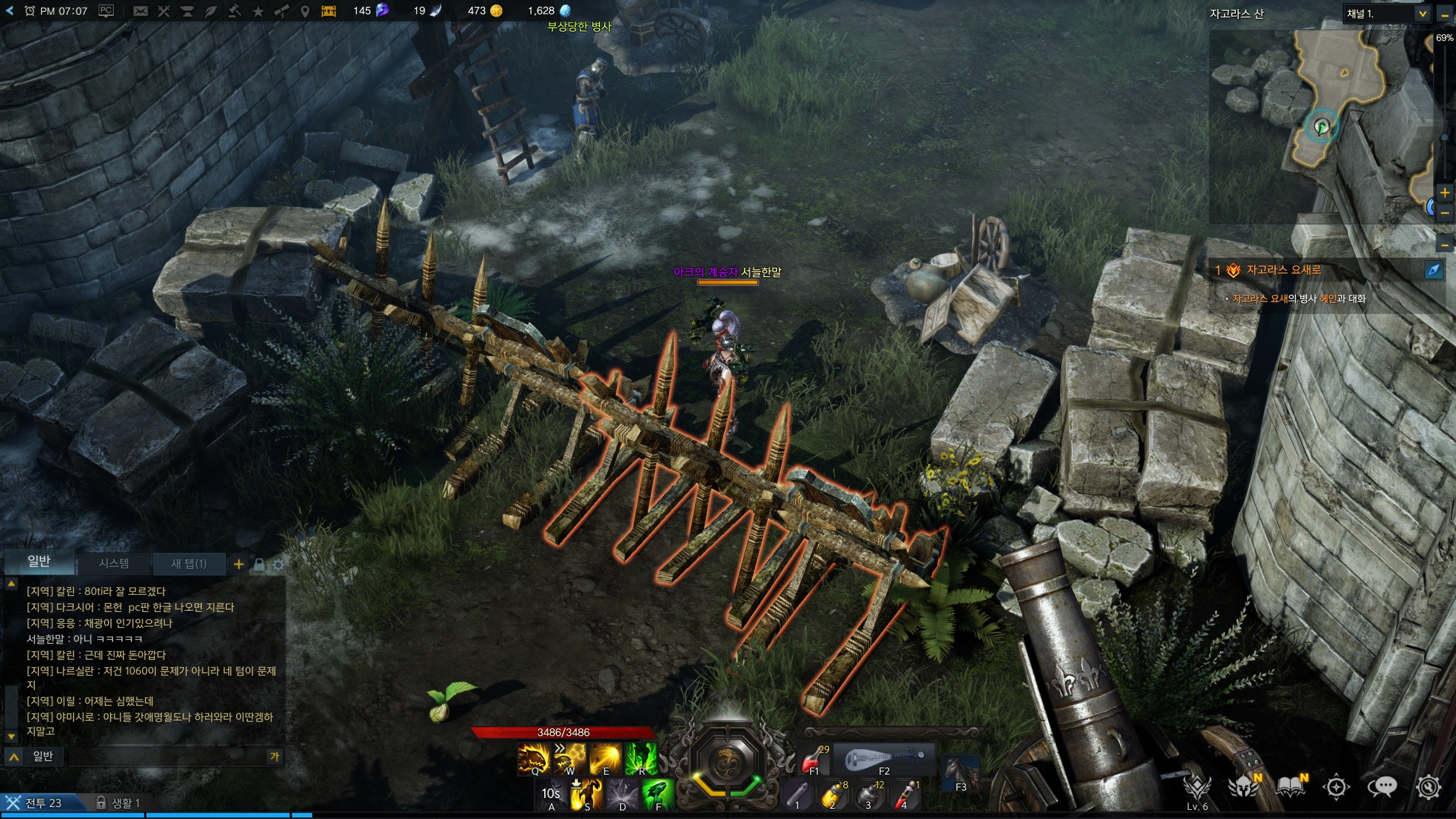Add a new chat tab with plus

tap(239, 564)
